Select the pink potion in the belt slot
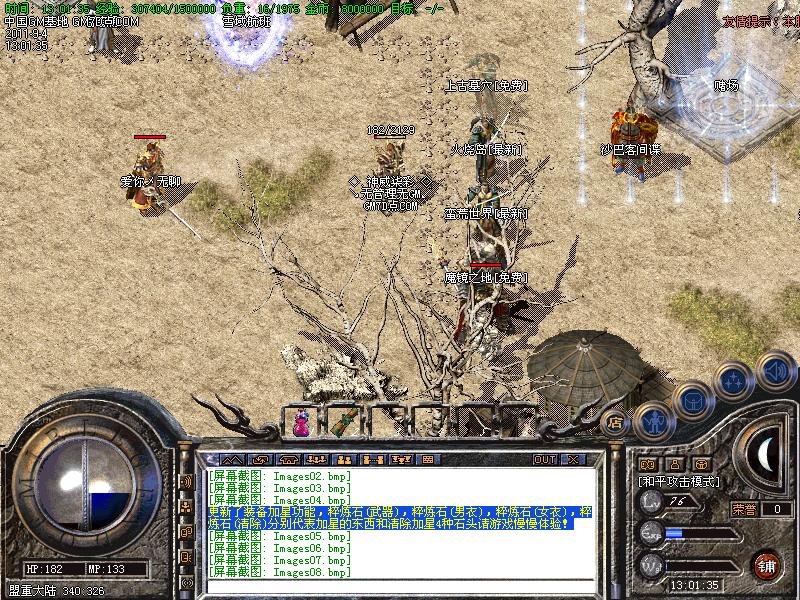800x600 pixels. [x=300, y=424]
